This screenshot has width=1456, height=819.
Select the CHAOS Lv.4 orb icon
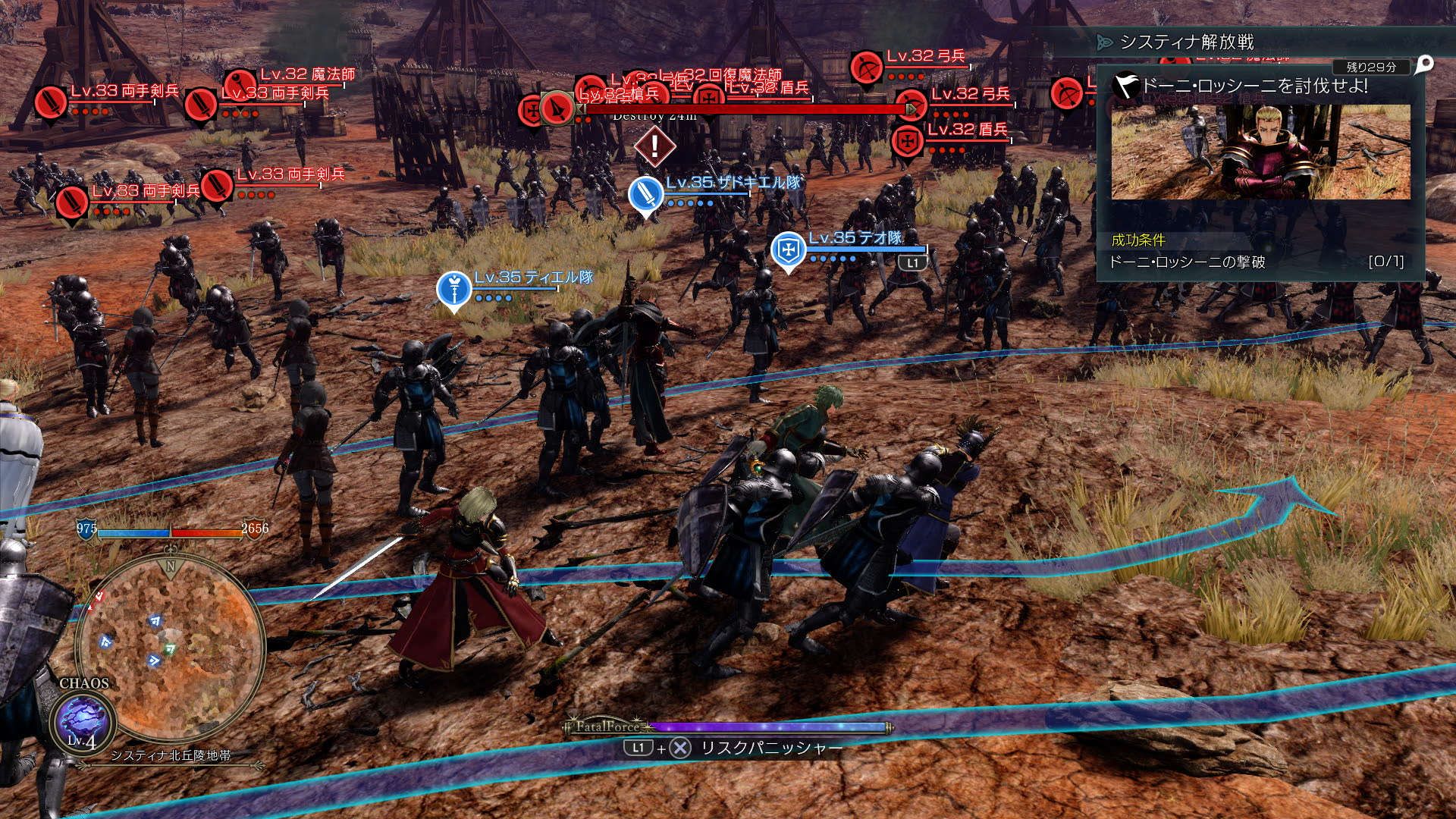82,721
